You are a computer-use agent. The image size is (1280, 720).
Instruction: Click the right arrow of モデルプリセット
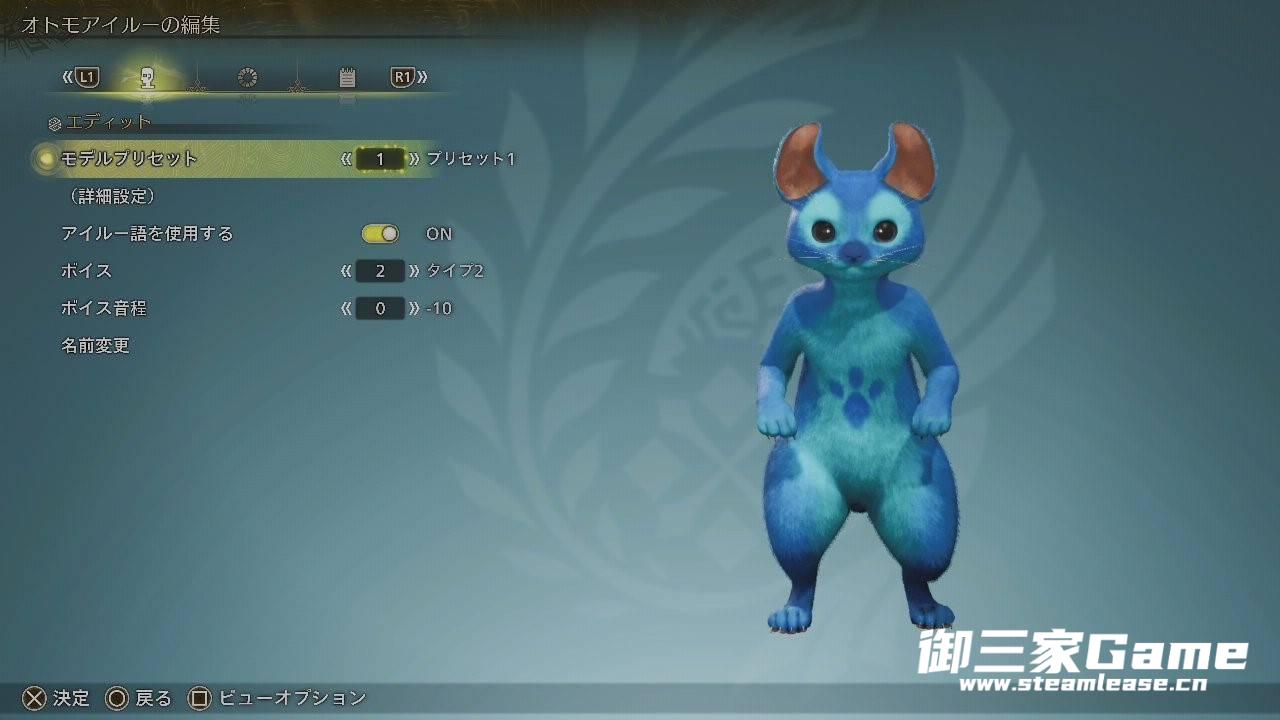click(414, 159)
